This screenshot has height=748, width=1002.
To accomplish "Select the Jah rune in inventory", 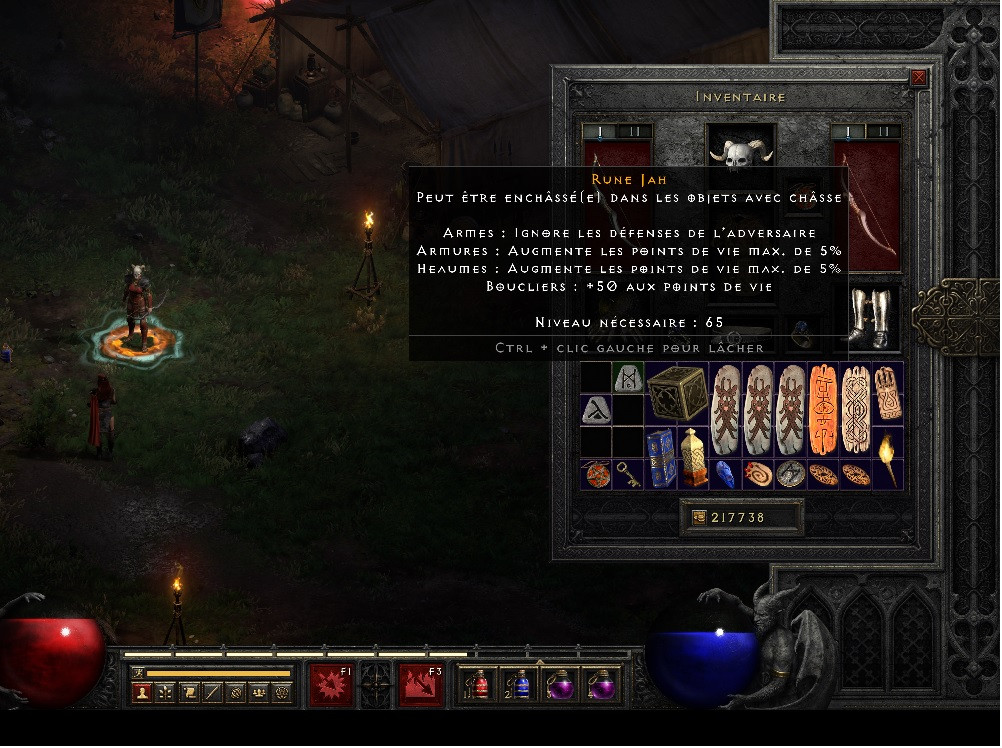I will [x=628, y=378].
